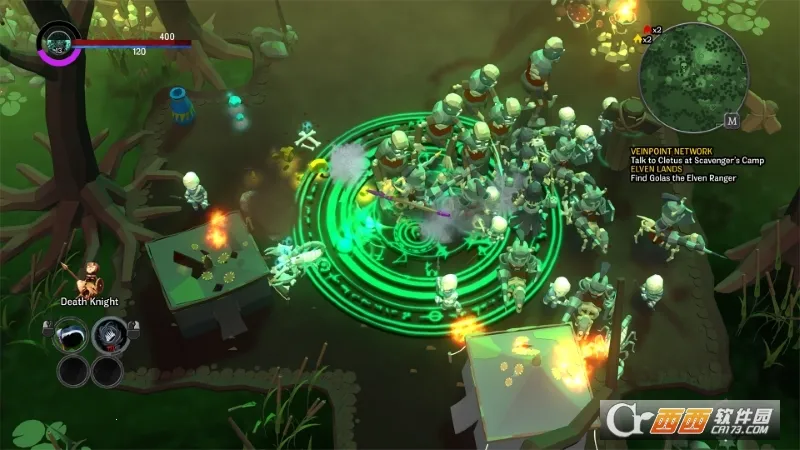Click the Death Knight character portrait
800x450 pixels.
click(x=89, y=275)
